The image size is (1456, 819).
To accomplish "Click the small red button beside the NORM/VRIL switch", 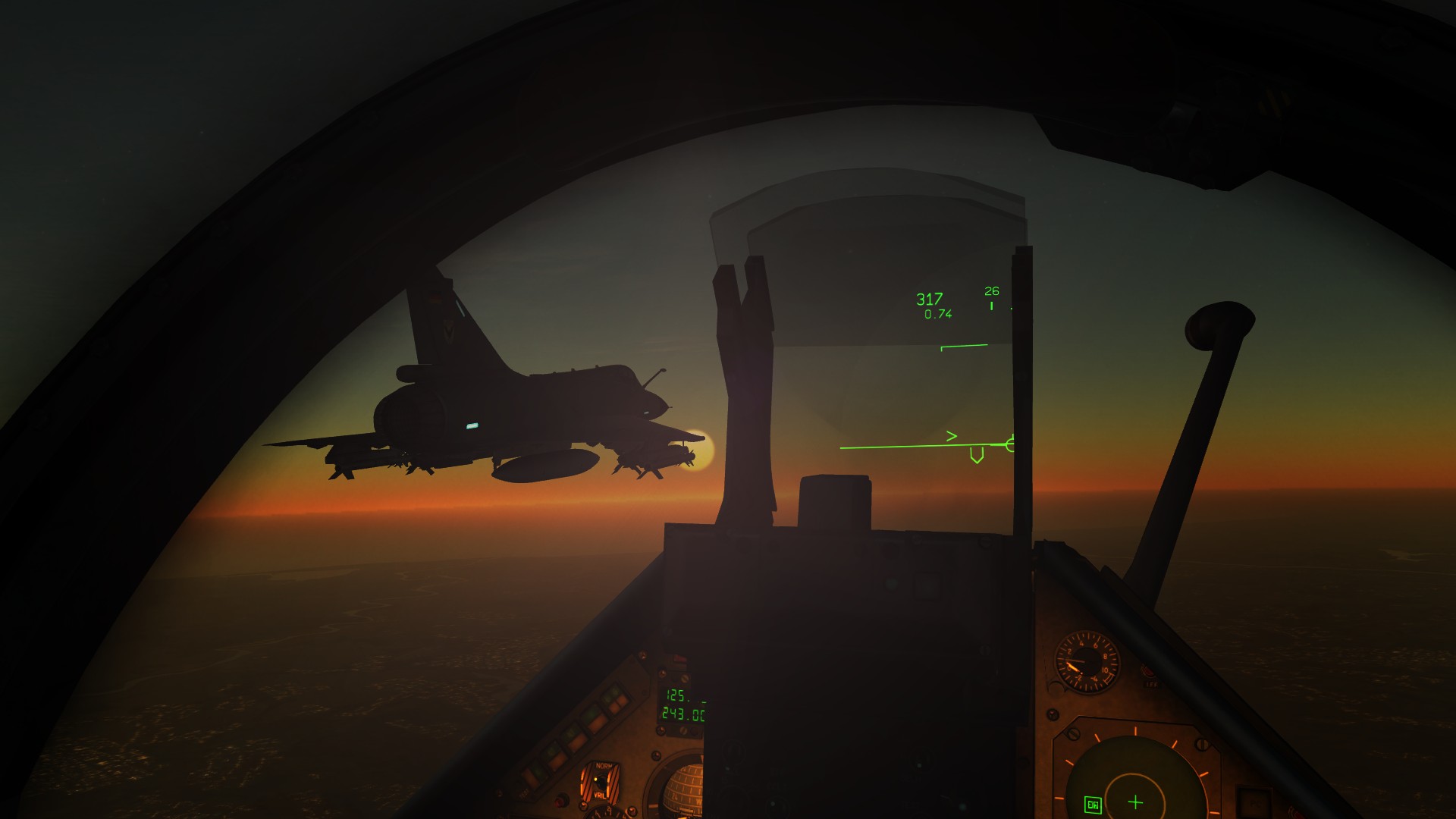I will pos(562,802).
